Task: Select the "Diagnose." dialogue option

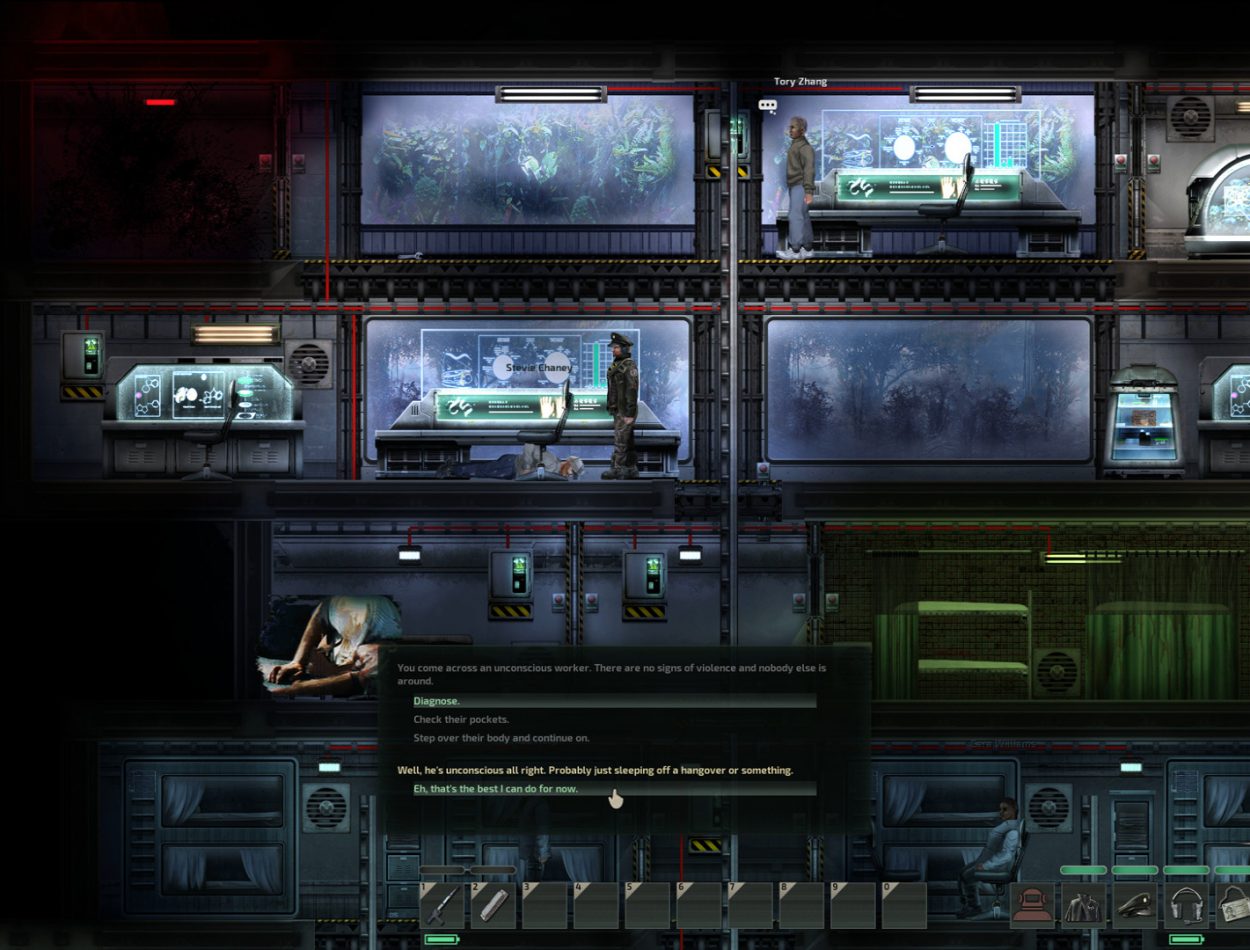Action: [x=437, y=701]
